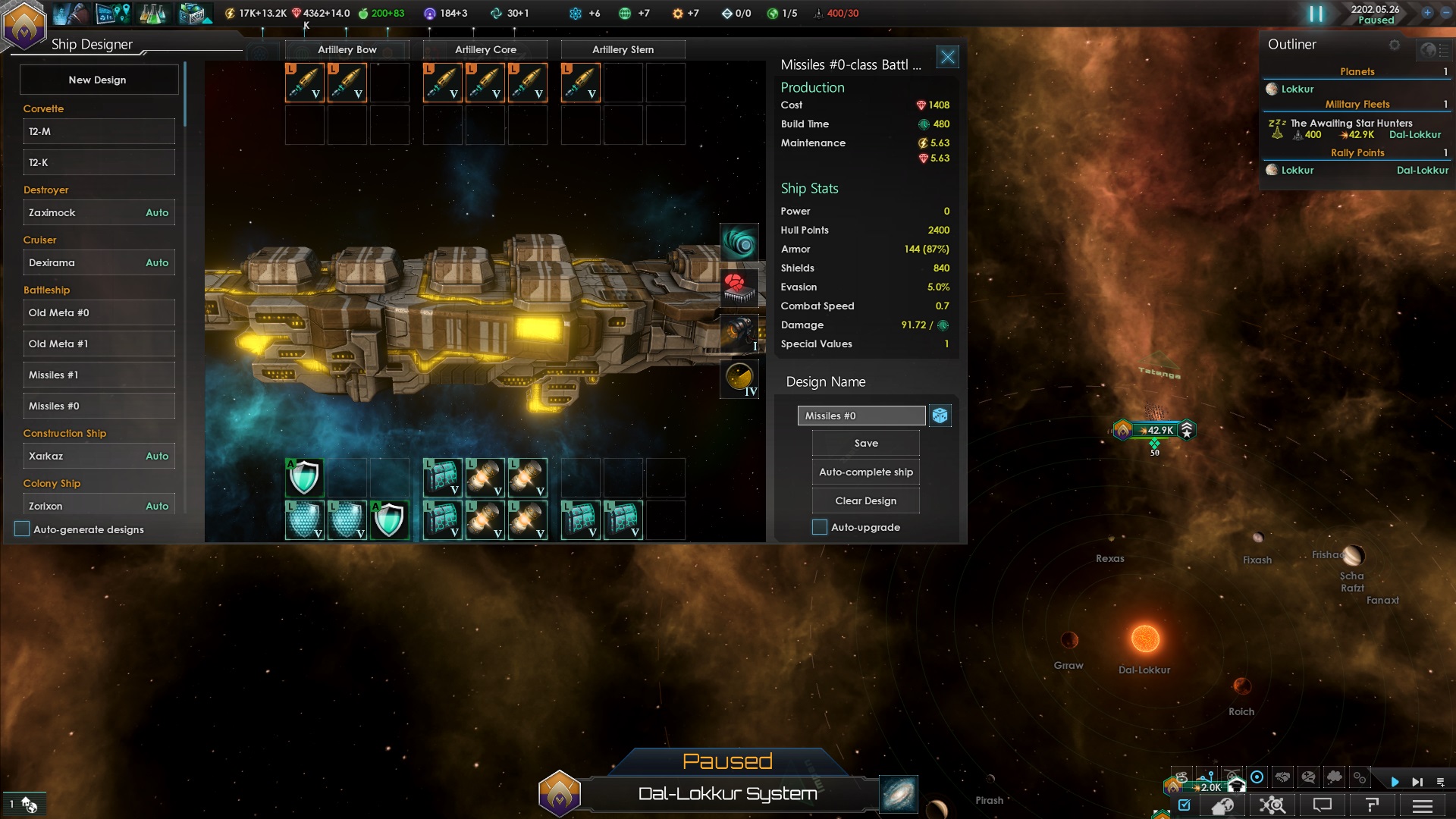
Task: Enable Auto-generate designs
Action: coord(22,529)
